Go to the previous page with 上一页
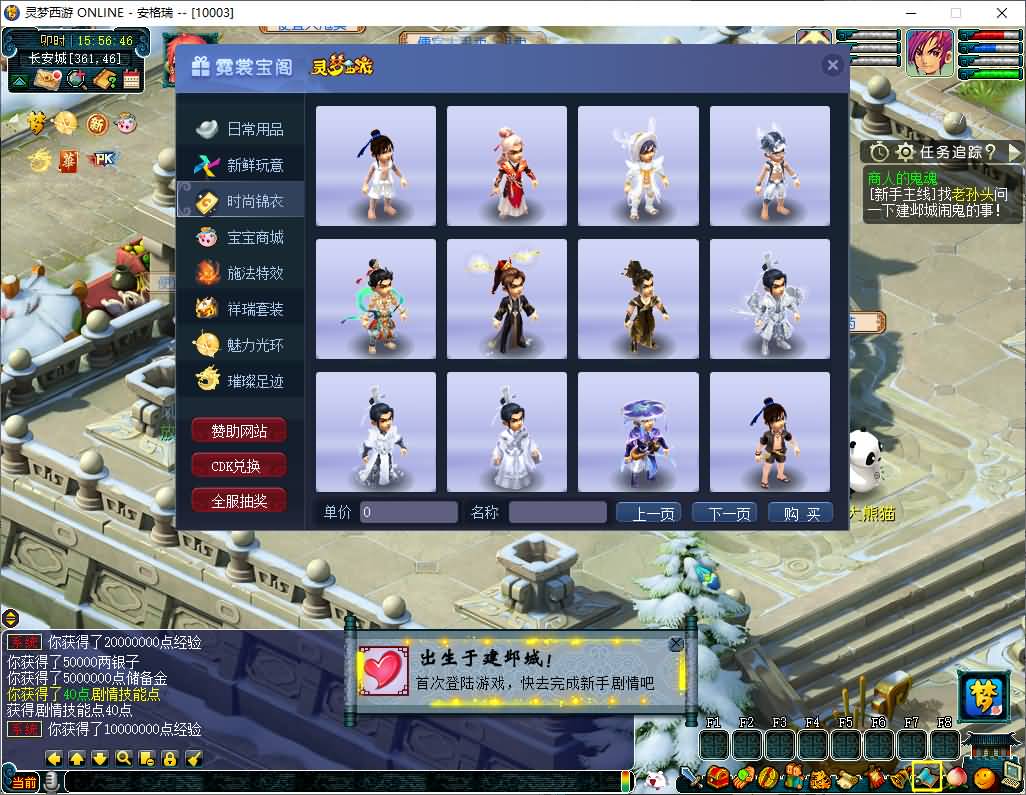1026x795 pixels. (648, 513)
